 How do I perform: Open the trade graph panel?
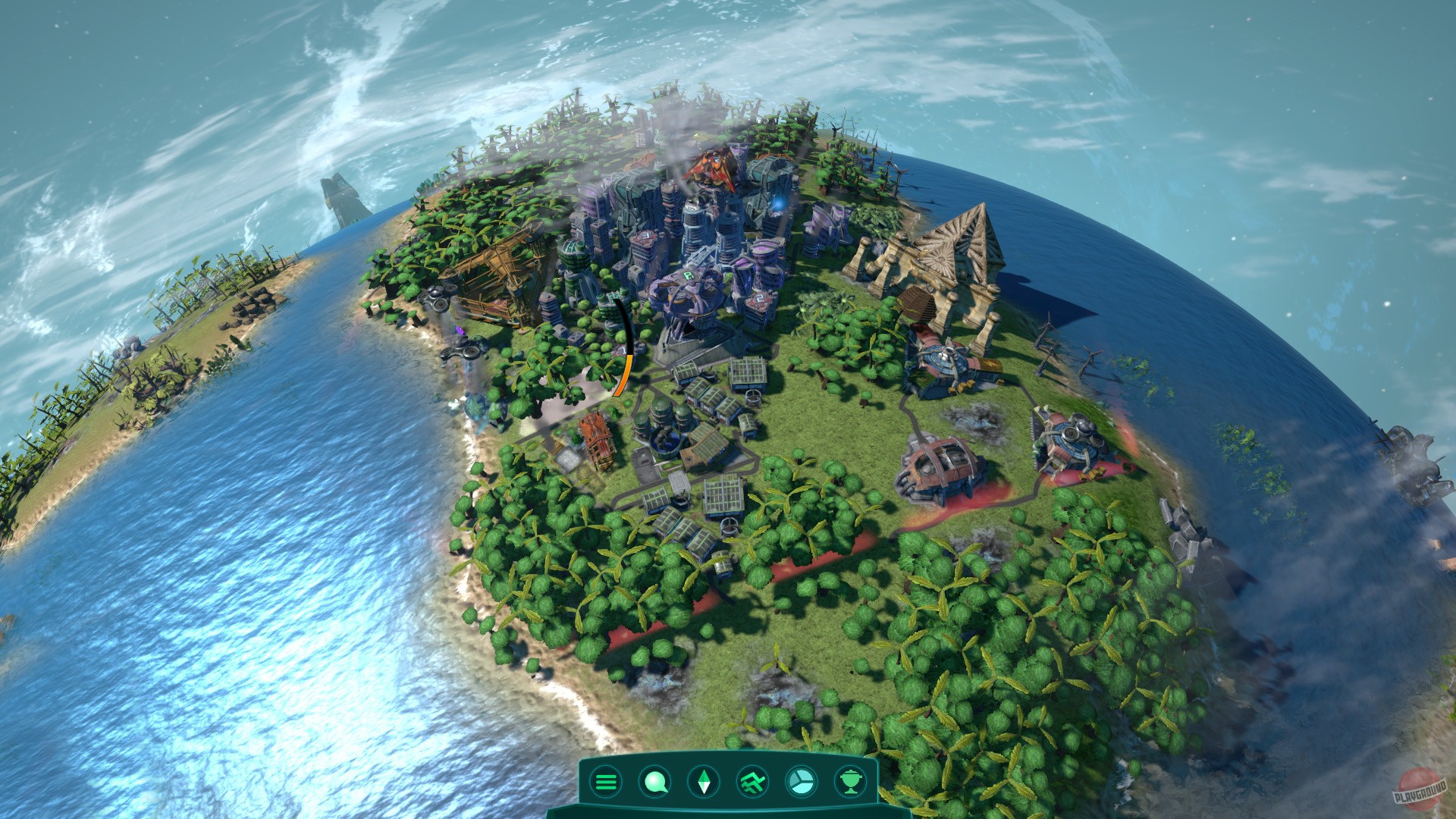tap(753, 782)
